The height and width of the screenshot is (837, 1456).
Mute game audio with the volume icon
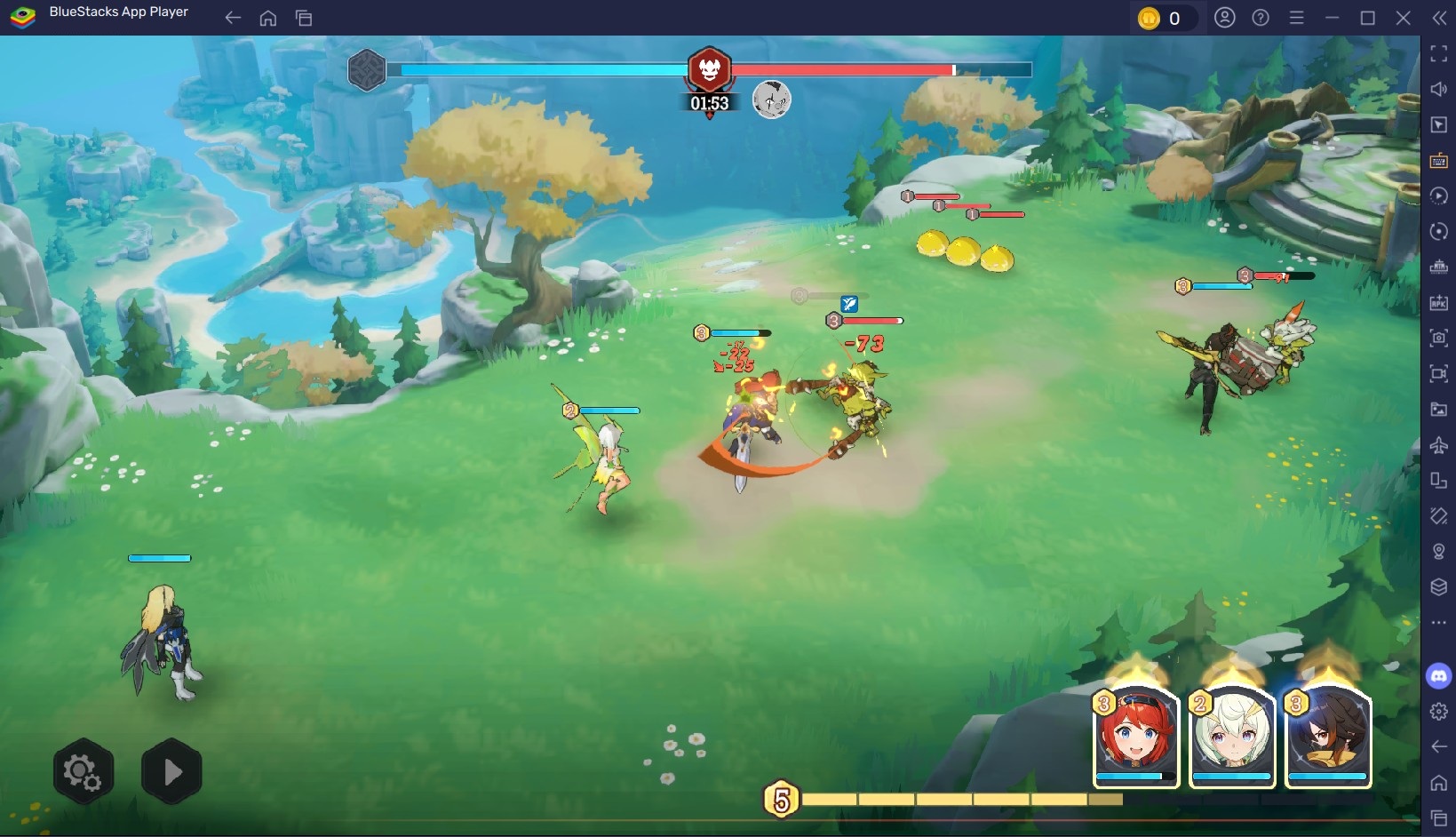pos(1440,89)
